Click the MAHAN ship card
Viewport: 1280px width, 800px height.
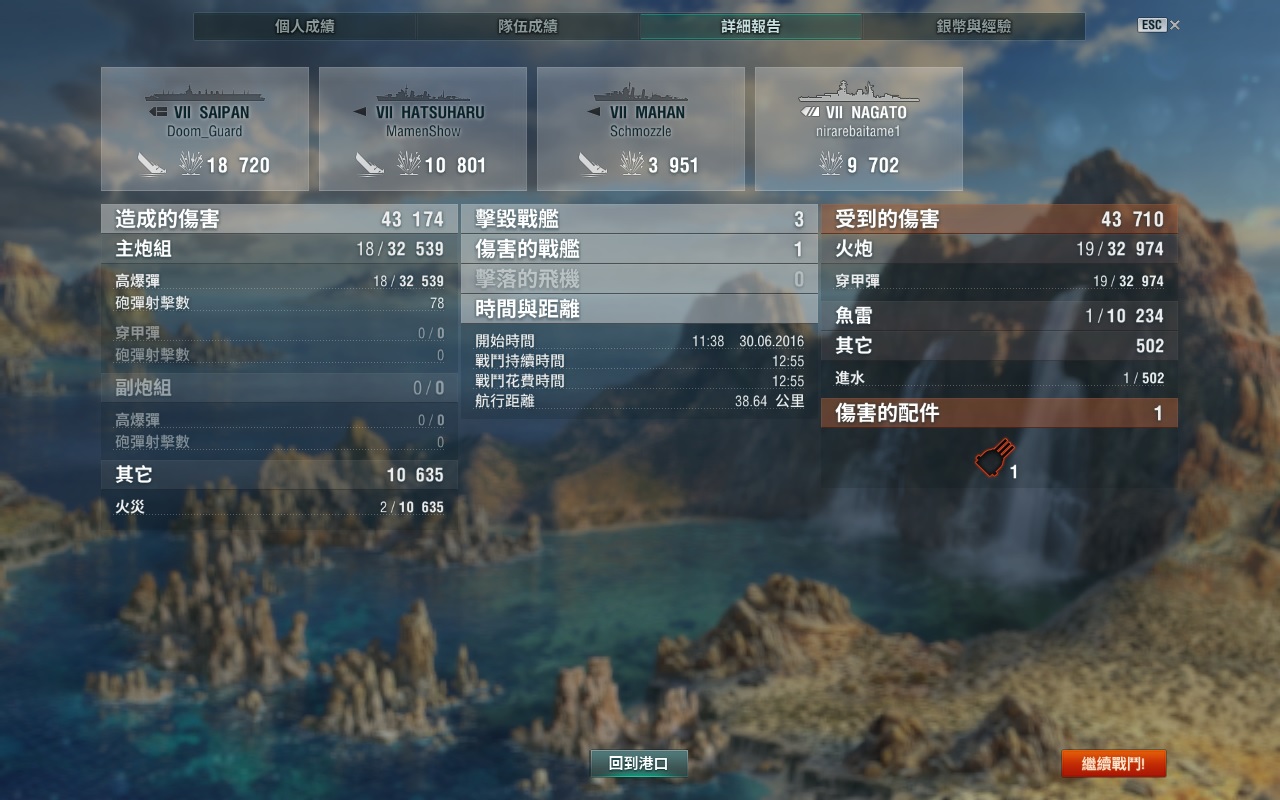(x=641, y=129)
